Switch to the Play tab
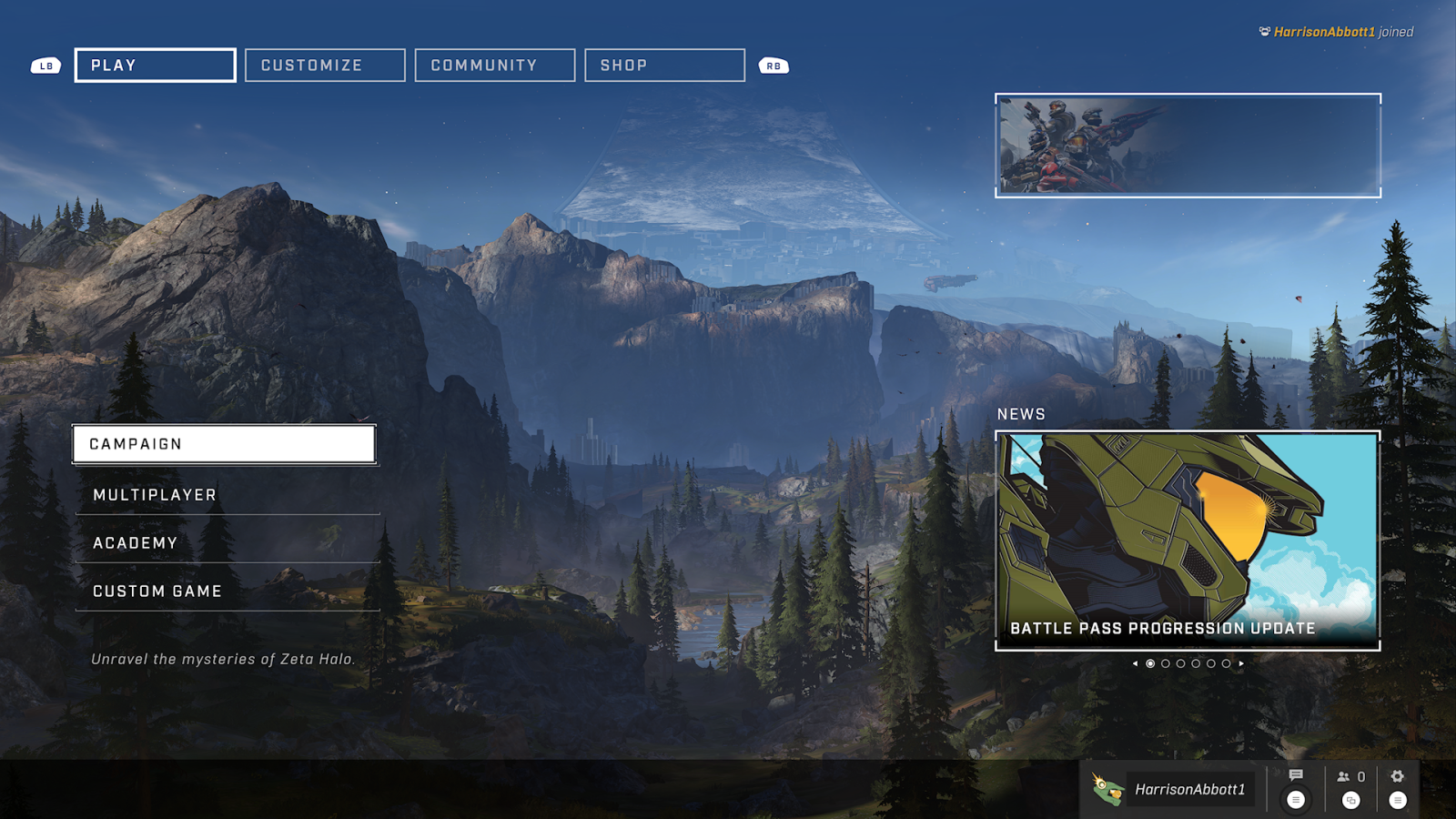 [155, 66]
